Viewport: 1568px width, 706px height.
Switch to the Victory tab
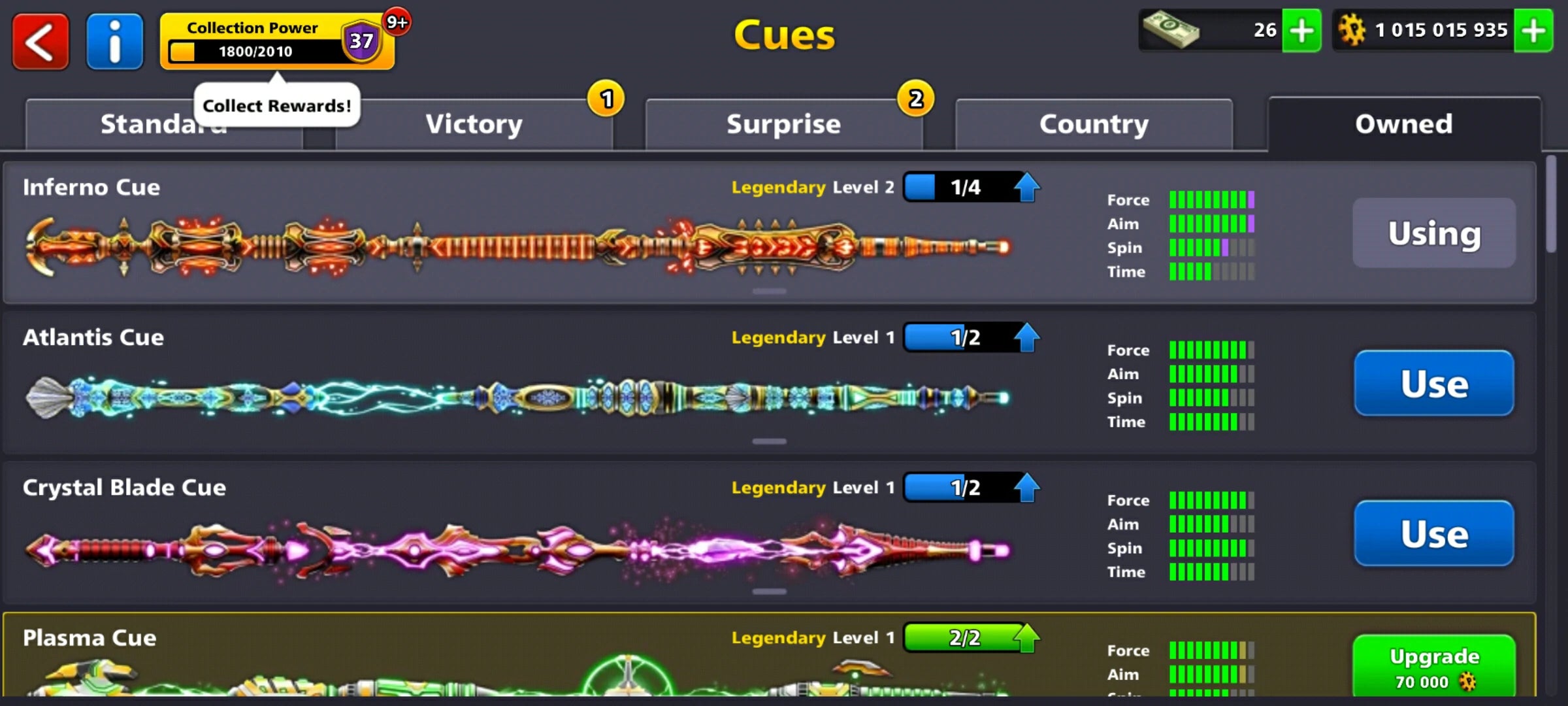474,123
